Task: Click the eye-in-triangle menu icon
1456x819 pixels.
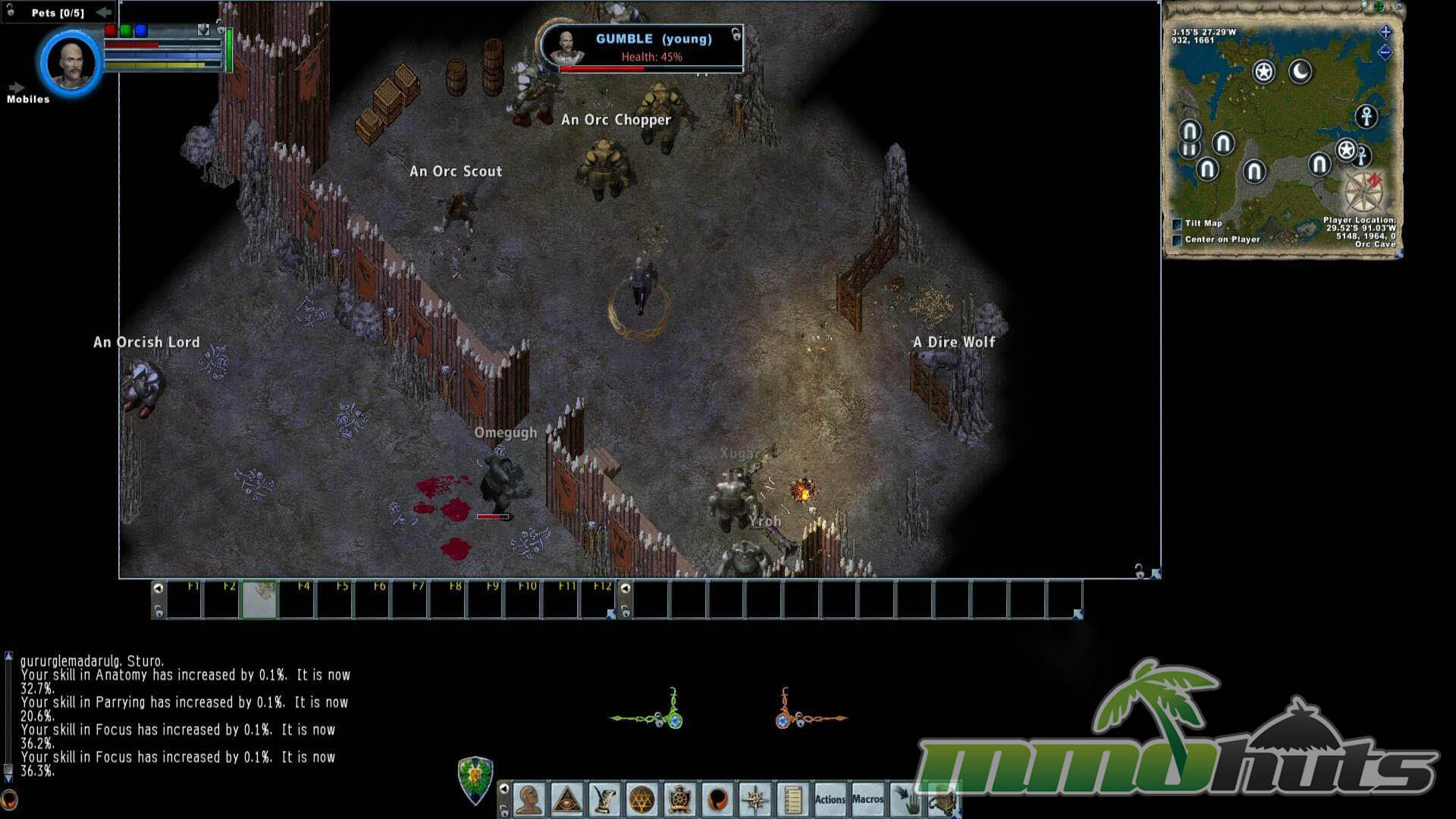Action: tap(566, 799)
